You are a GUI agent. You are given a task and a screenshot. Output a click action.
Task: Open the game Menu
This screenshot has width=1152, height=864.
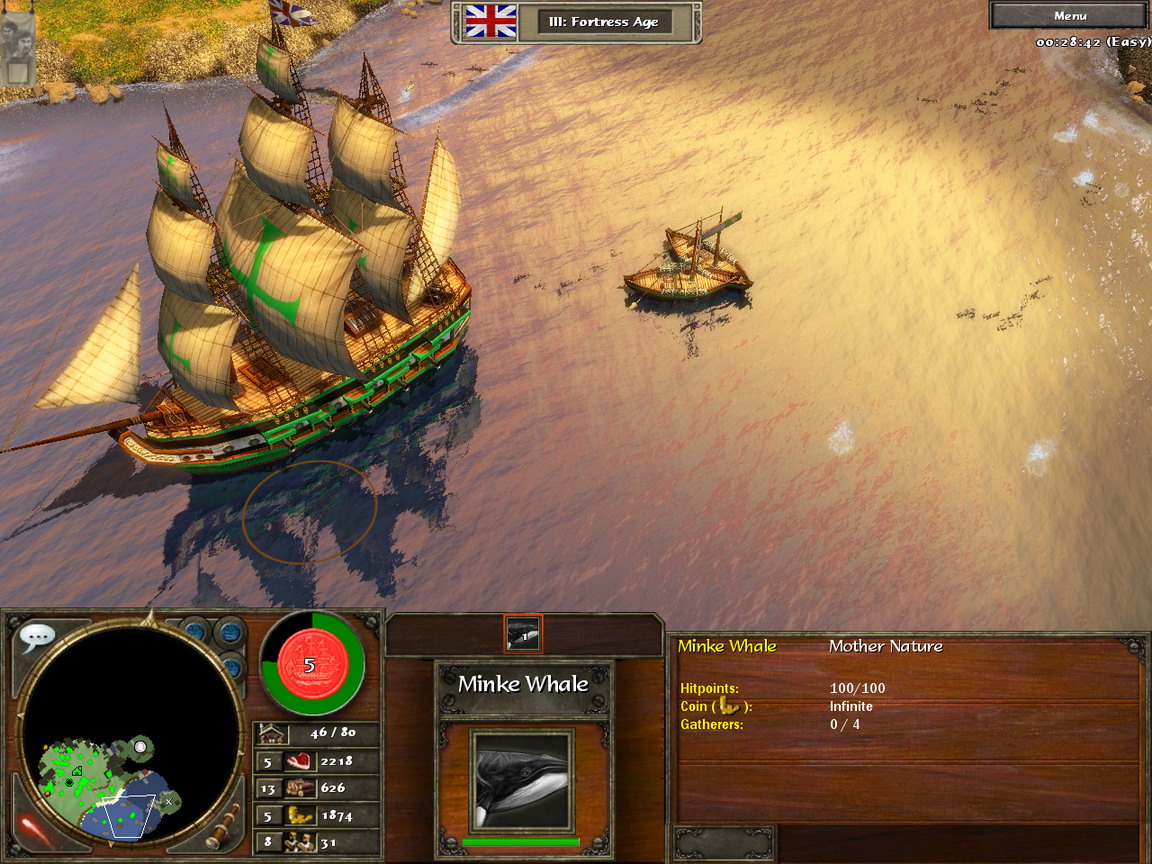pos(1069,15)
